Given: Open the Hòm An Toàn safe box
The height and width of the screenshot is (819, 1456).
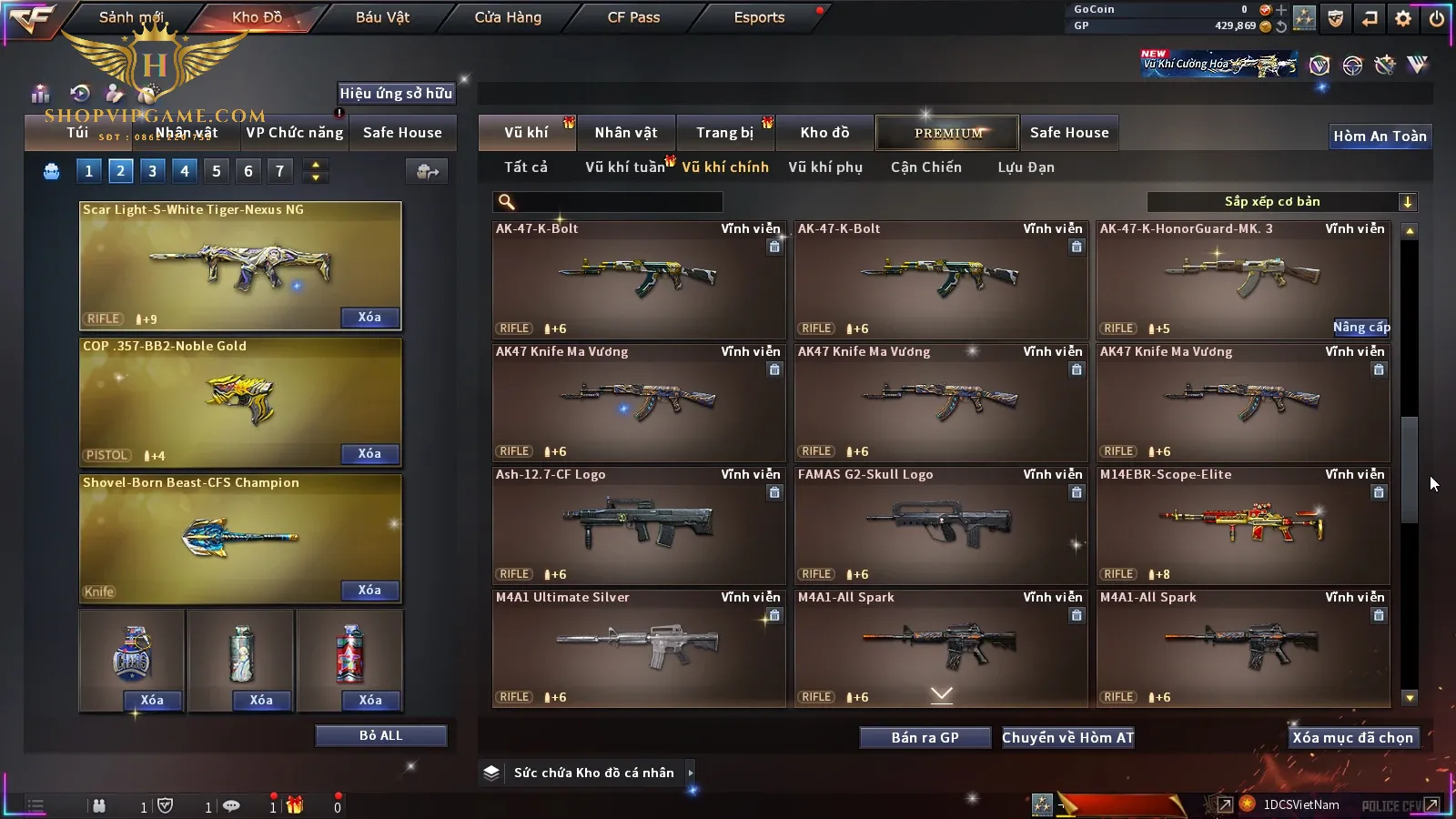Looking at the screenshot, I should (1380, 136).
